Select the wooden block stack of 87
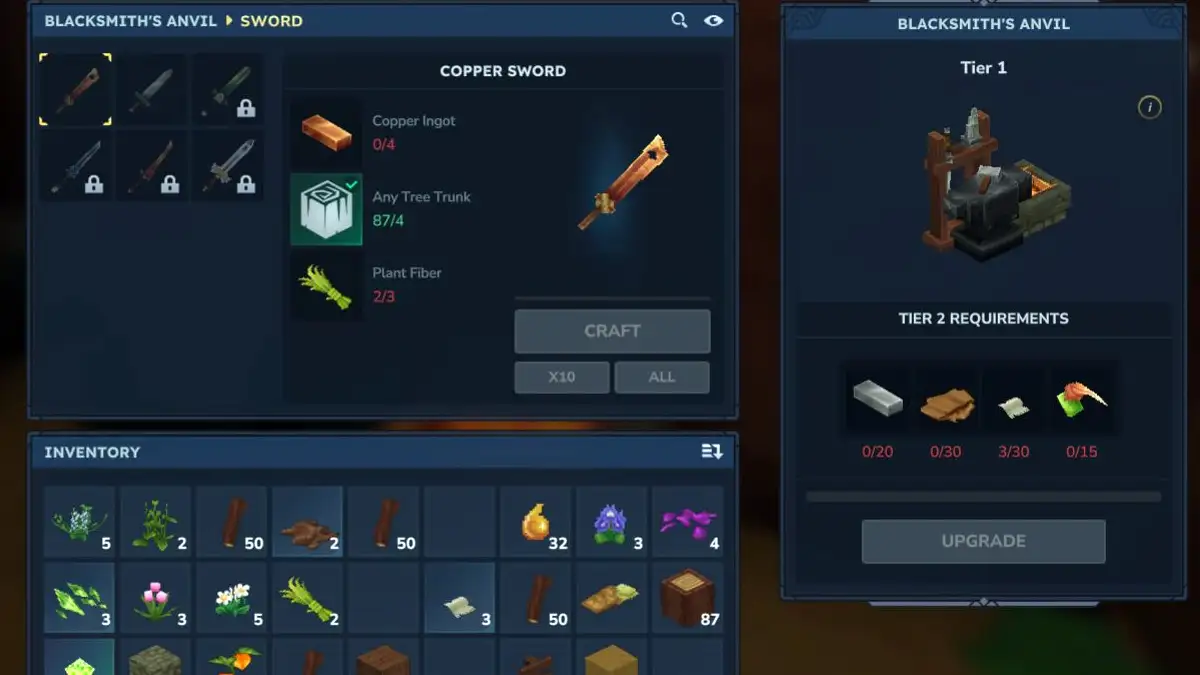This screenshot has height=675, width=1200. (688, 598)
